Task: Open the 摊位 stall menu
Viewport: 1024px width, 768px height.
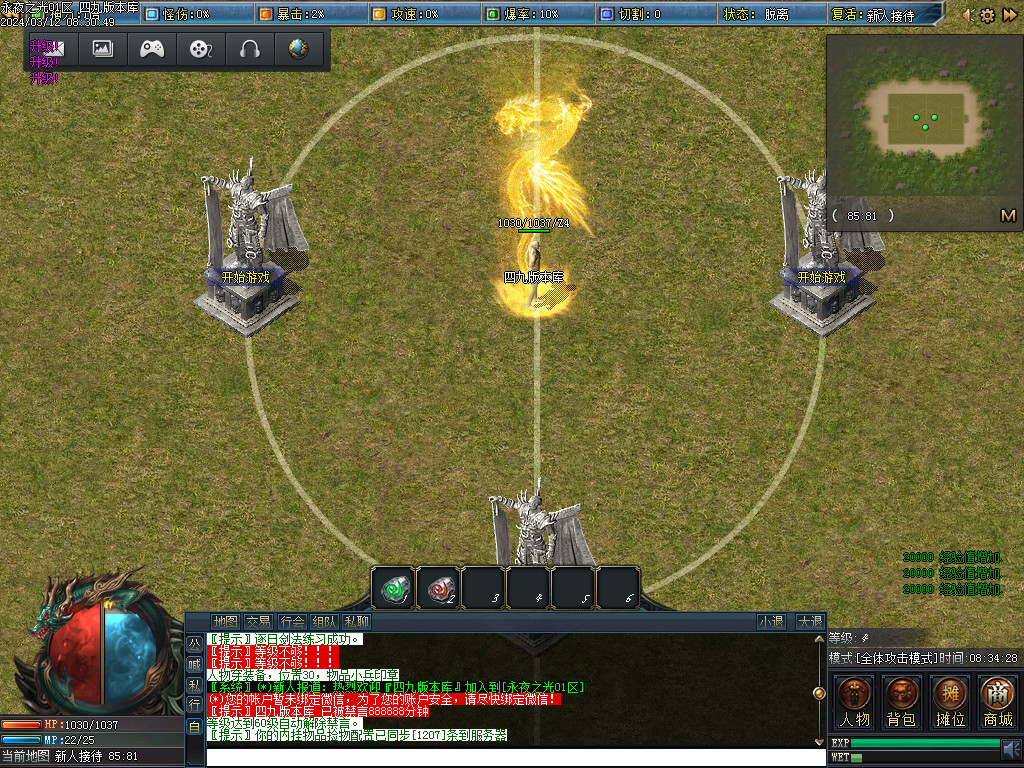Action: click(x=949, y=700)
